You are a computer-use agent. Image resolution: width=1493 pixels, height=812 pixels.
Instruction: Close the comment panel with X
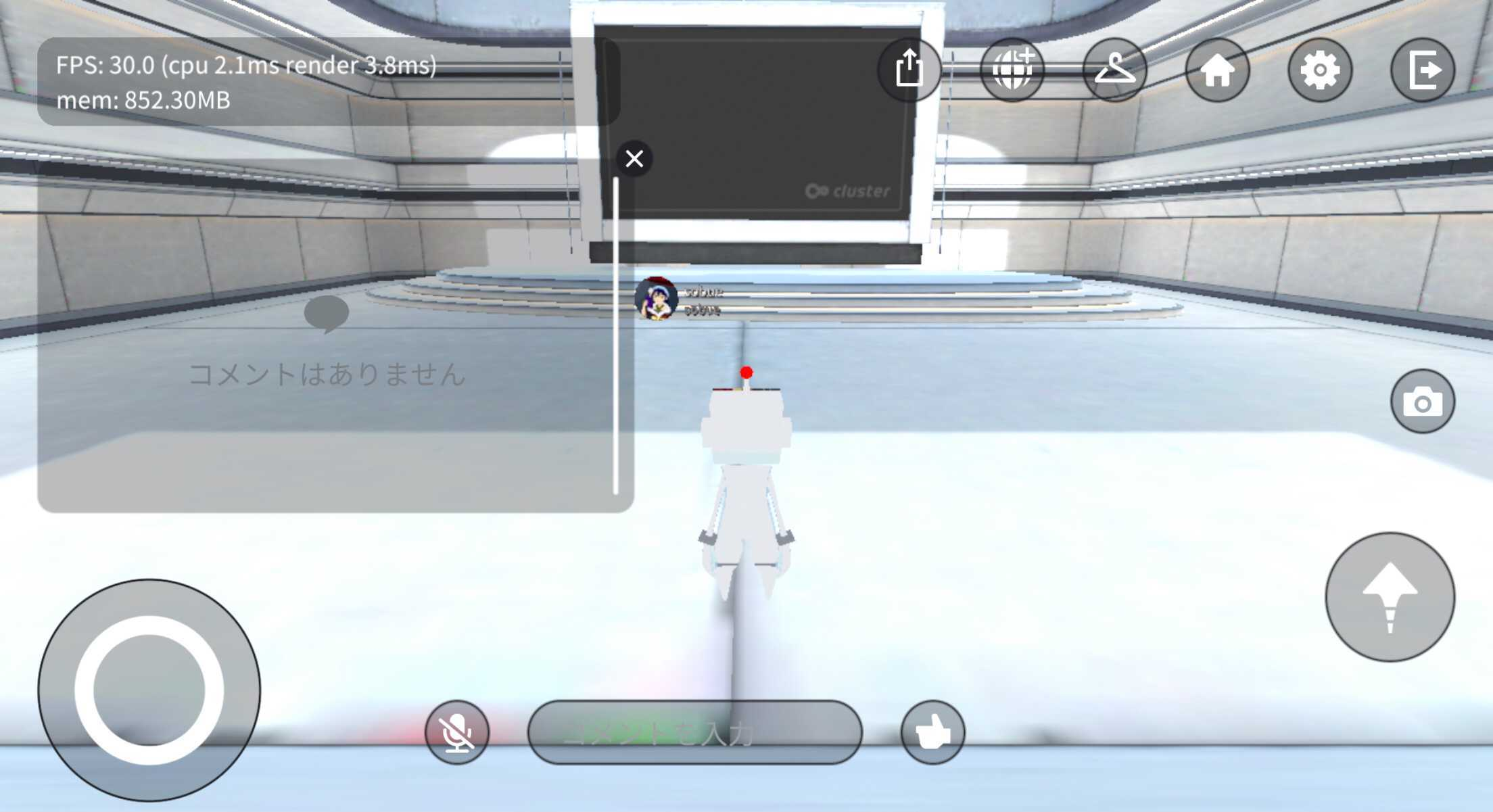(634, 158)
